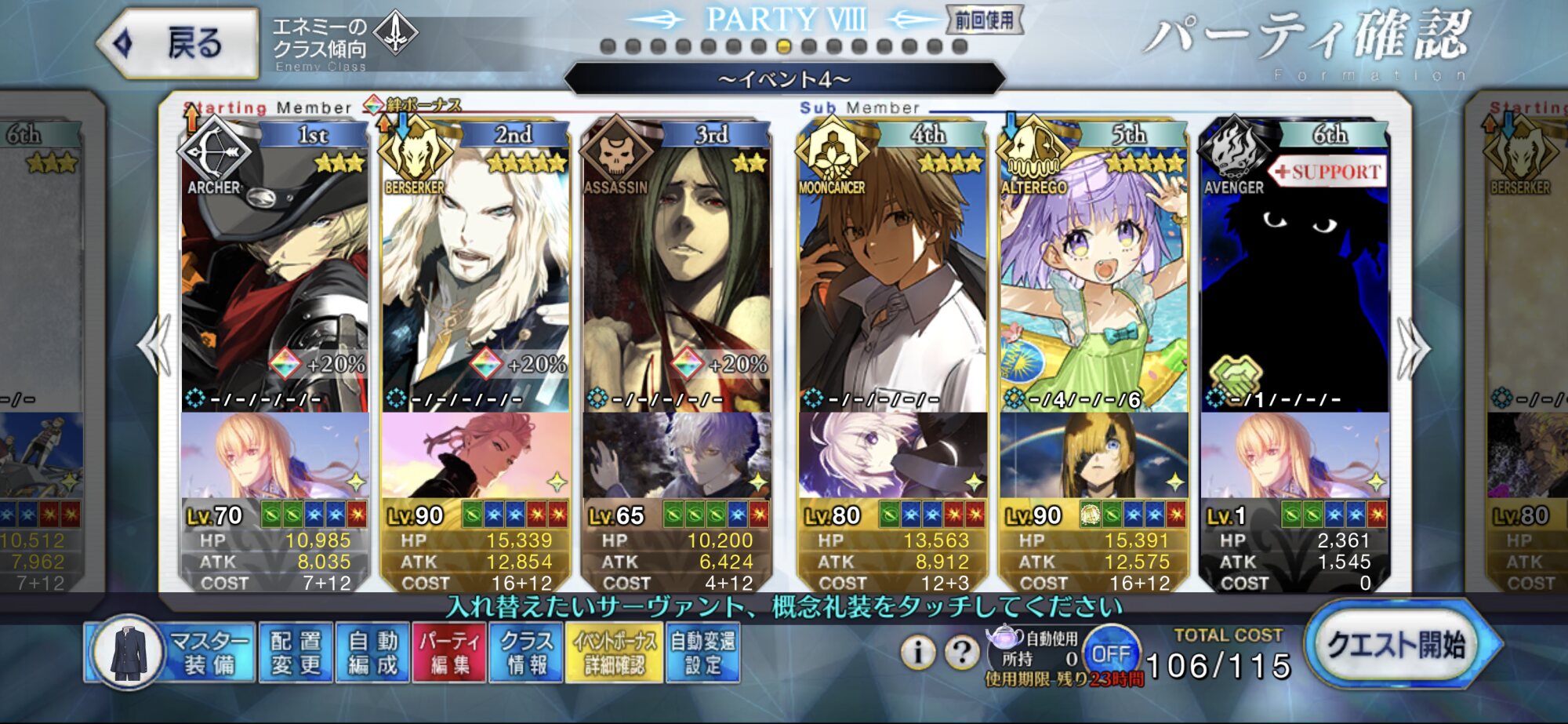Select the 5th slot Alterego servant

[x=1093, y=275]
